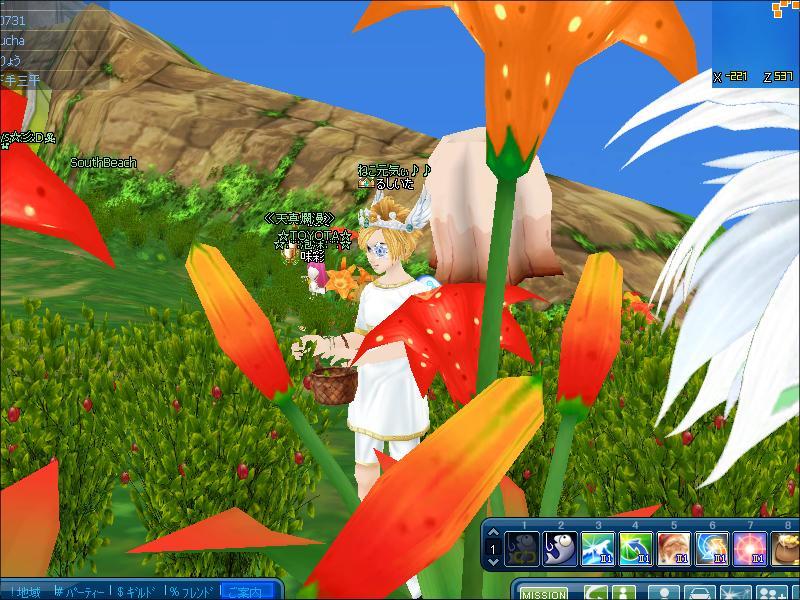Switch to the 地域 chat tab
Screen dimensions: 800x600
(x=26, y=592)
